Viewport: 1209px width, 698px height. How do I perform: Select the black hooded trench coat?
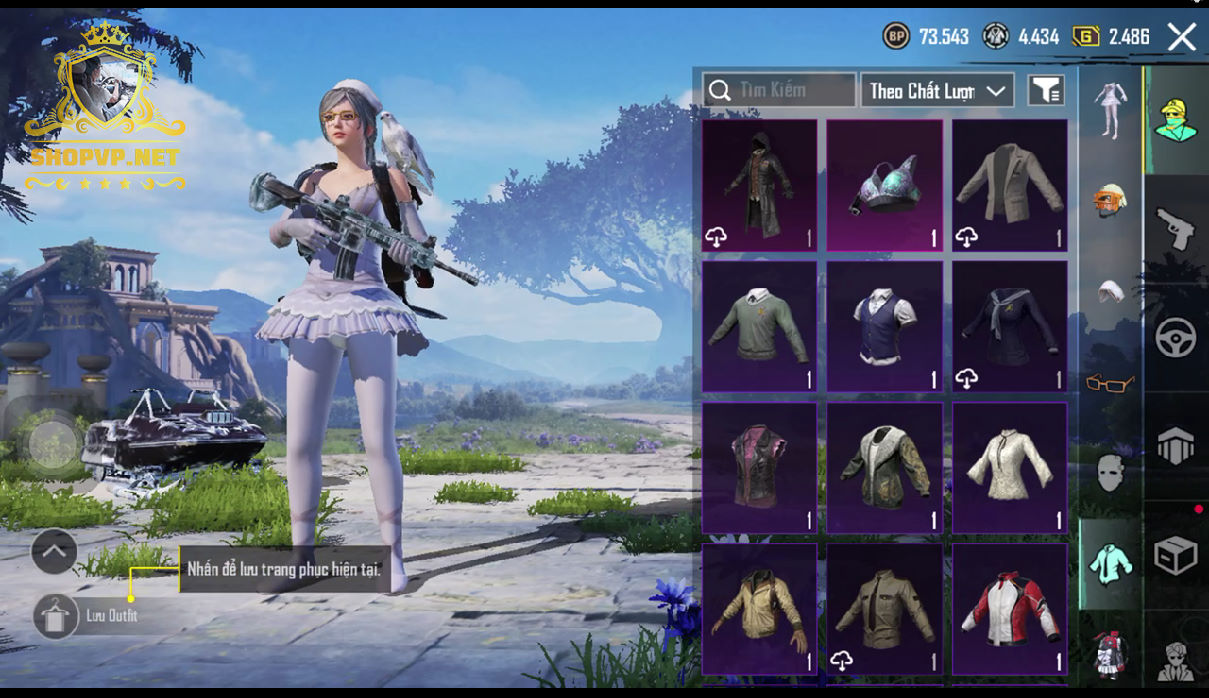point(760,185)
